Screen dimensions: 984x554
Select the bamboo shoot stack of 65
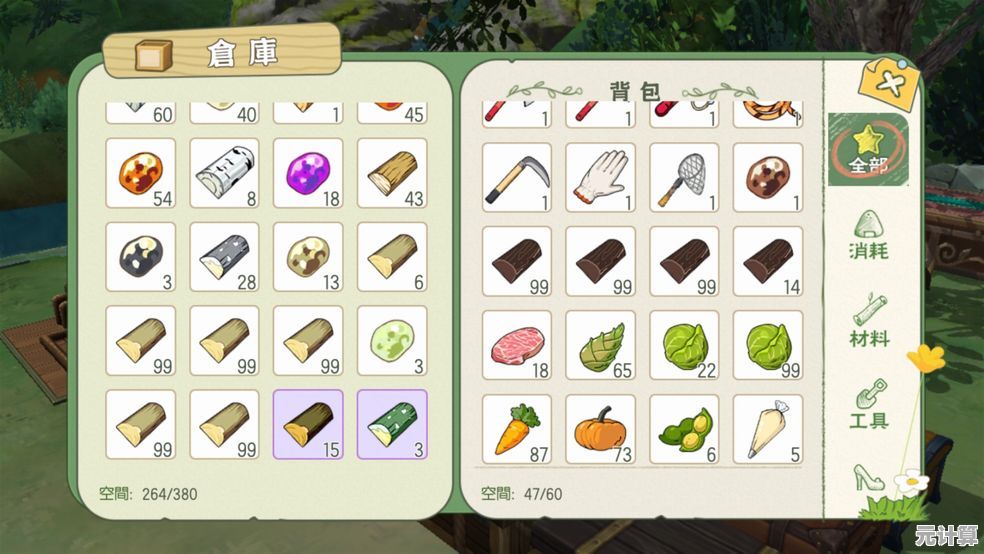click(x=601, y=345)
